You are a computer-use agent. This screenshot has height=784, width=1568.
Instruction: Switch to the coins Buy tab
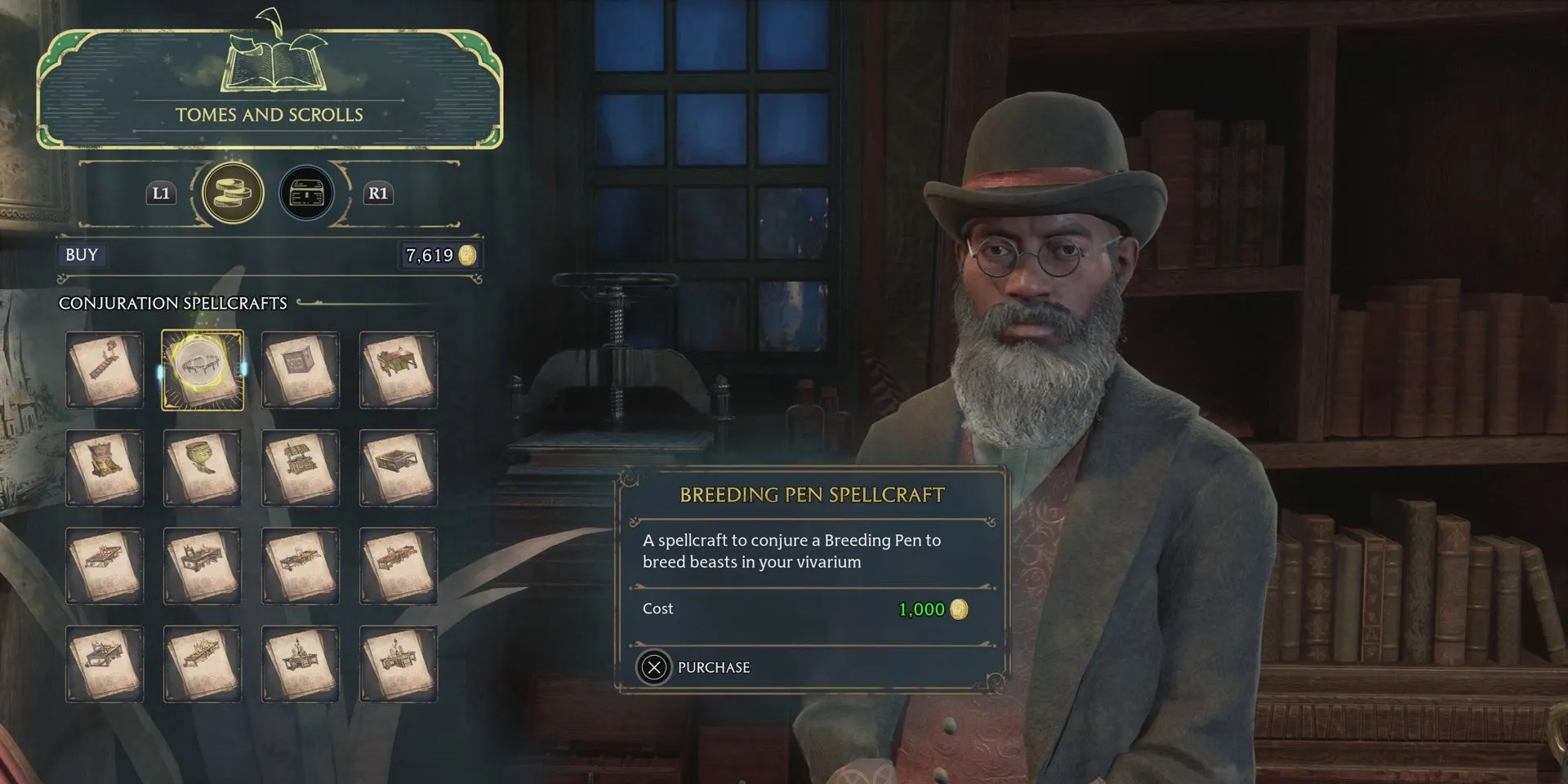[233, 194]
